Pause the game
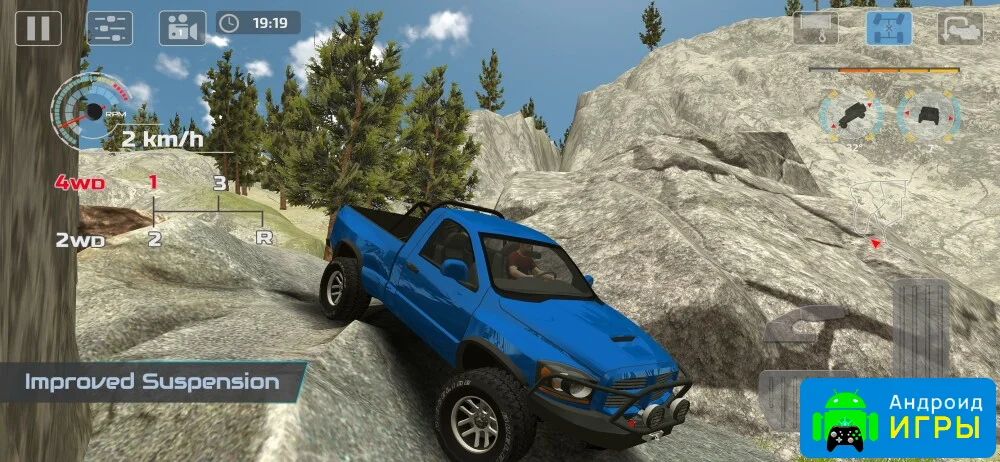 (38, 27)
